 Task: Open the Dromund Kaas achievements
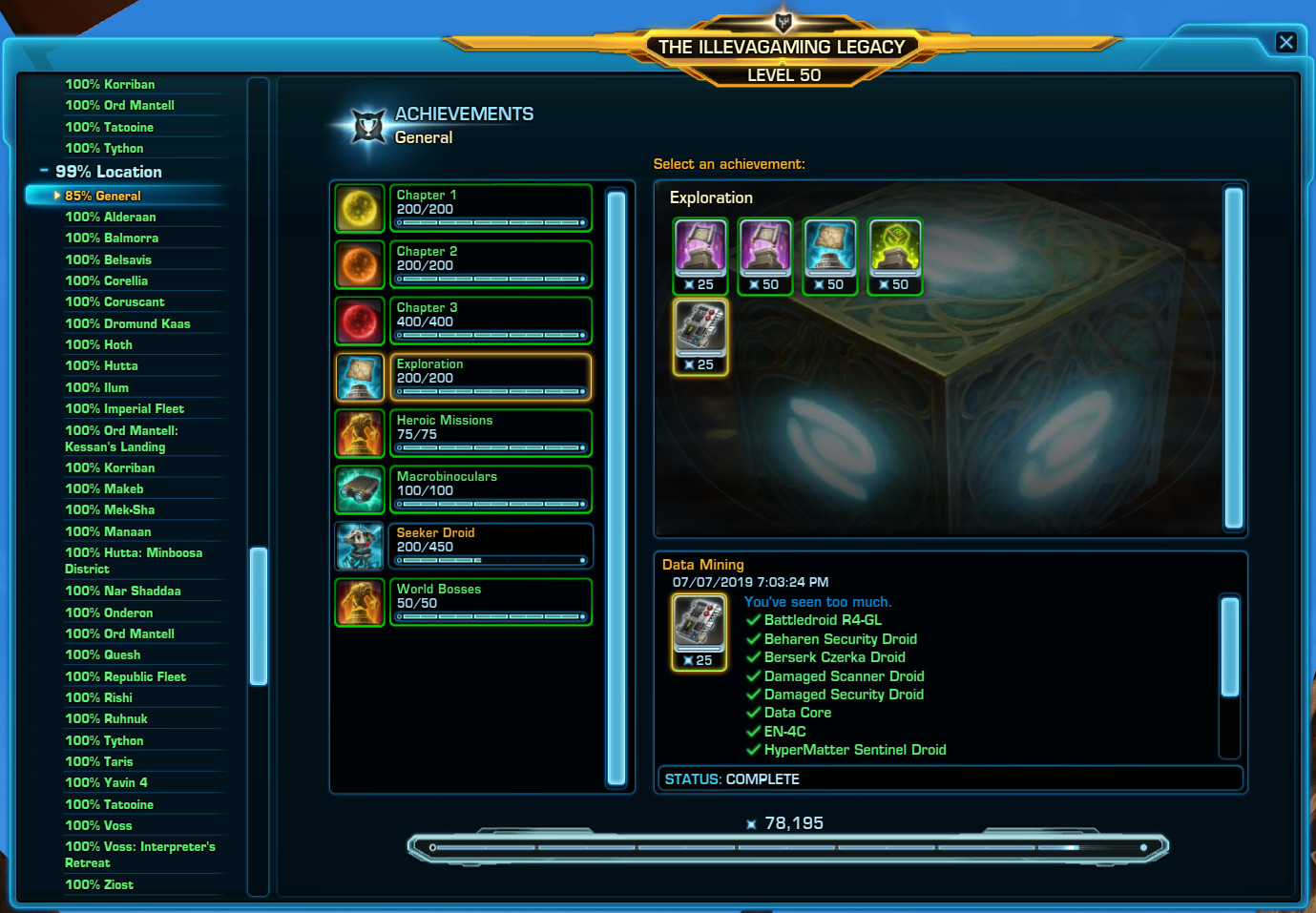127,323
